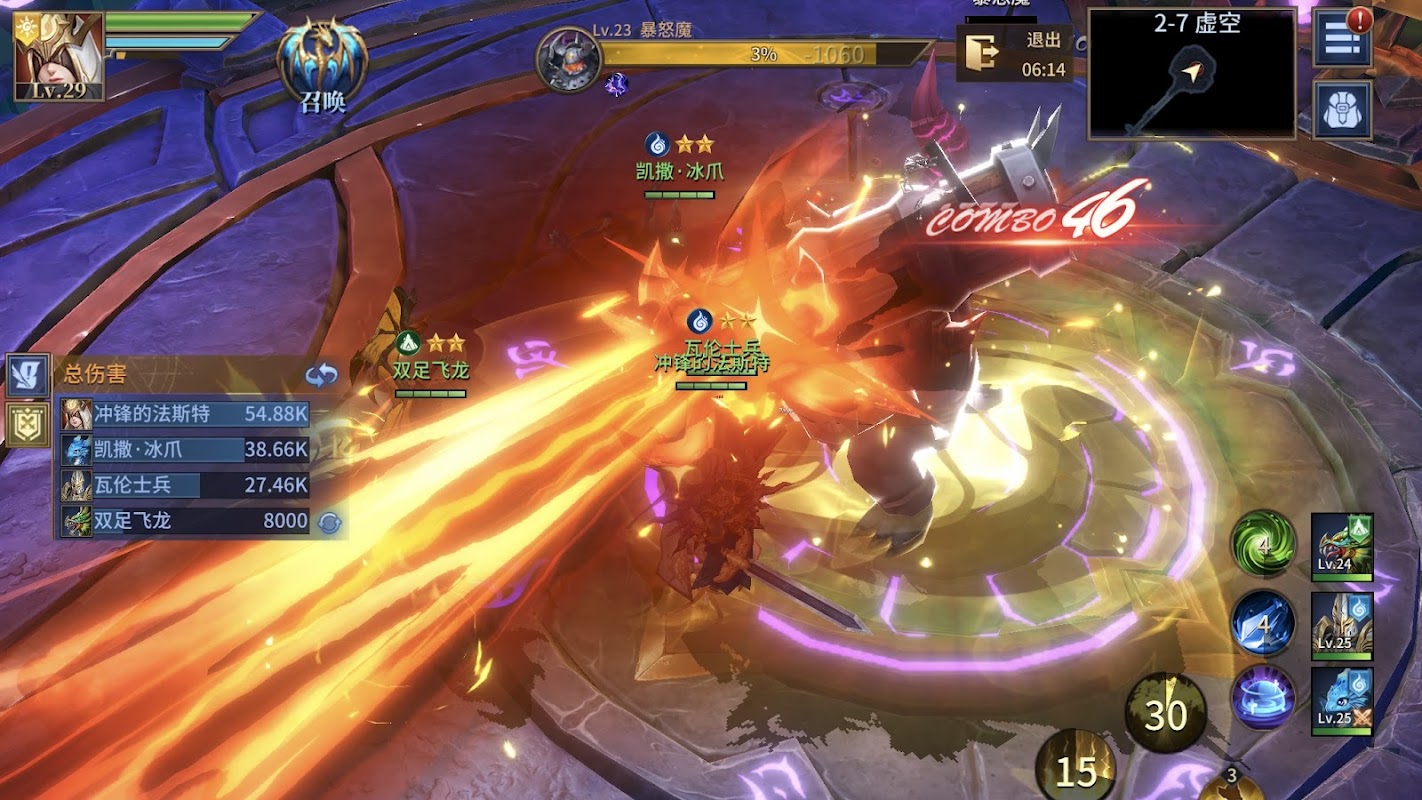Cast the purple dome shield skill

(1263, 697)
